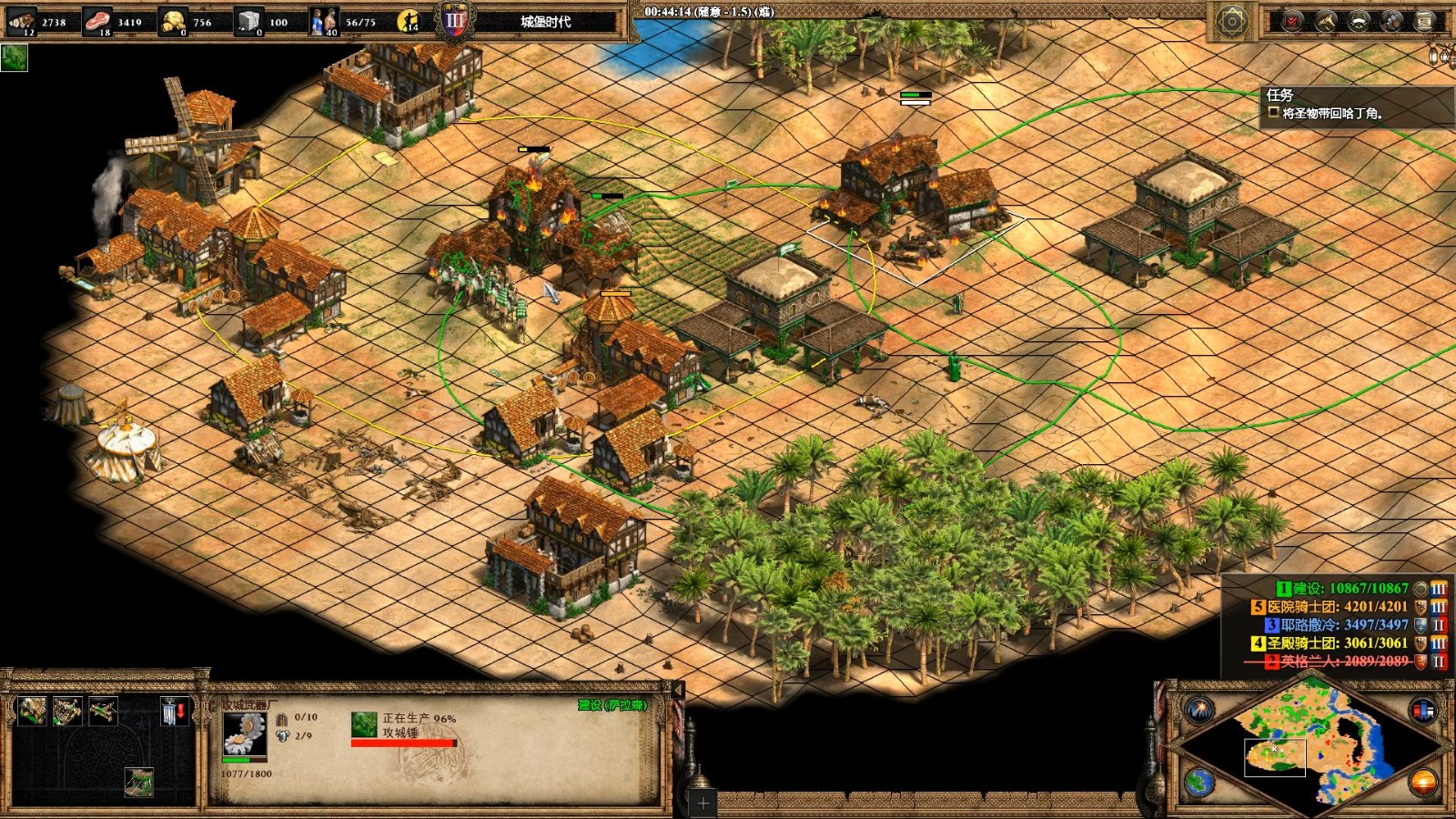Select the idle villager icon in the top bar
1456x819 pixels.
pyautogui.click(x=409, y=21)
